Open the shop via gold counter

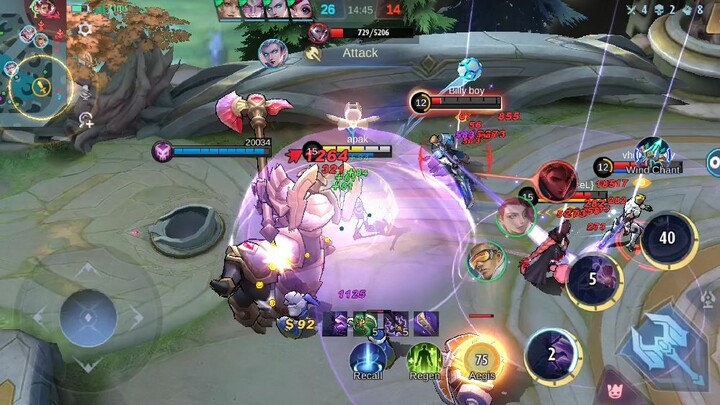tap(297, 323)
